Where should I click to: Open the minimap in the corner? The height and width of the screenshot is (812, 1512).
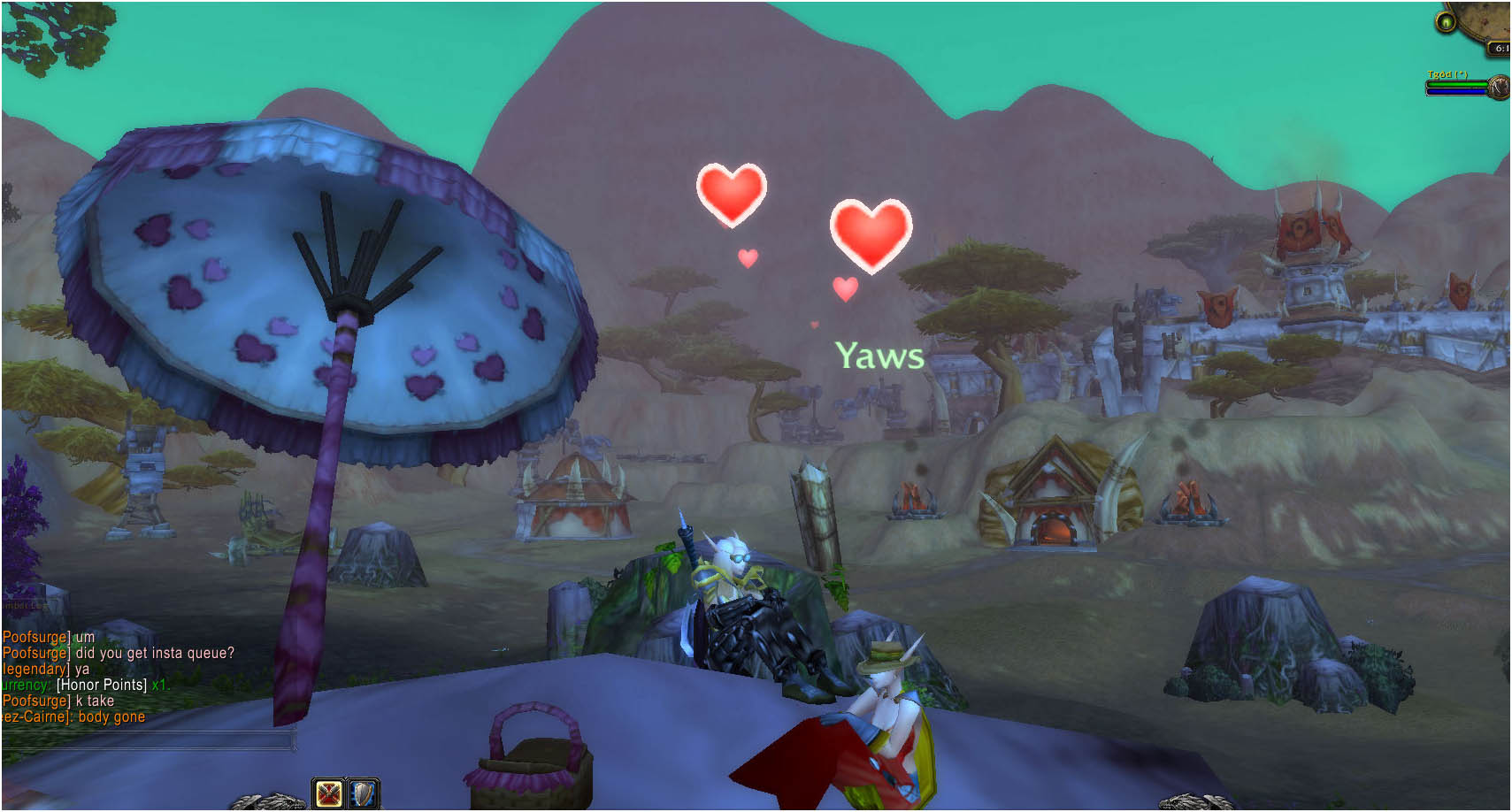pos(1491,18)
